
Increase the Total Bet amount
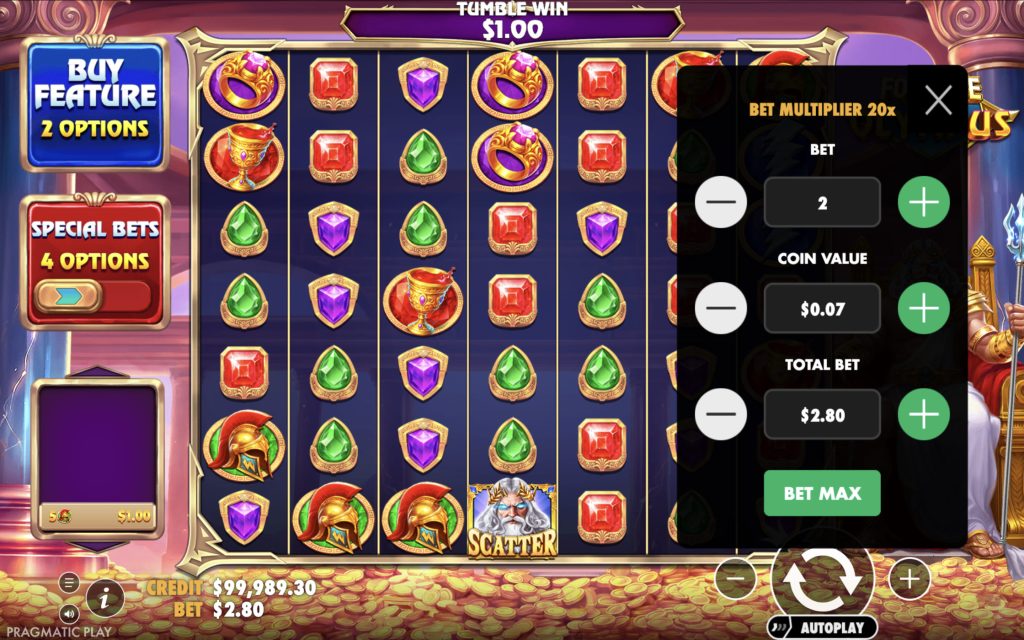tap(923, 414)
